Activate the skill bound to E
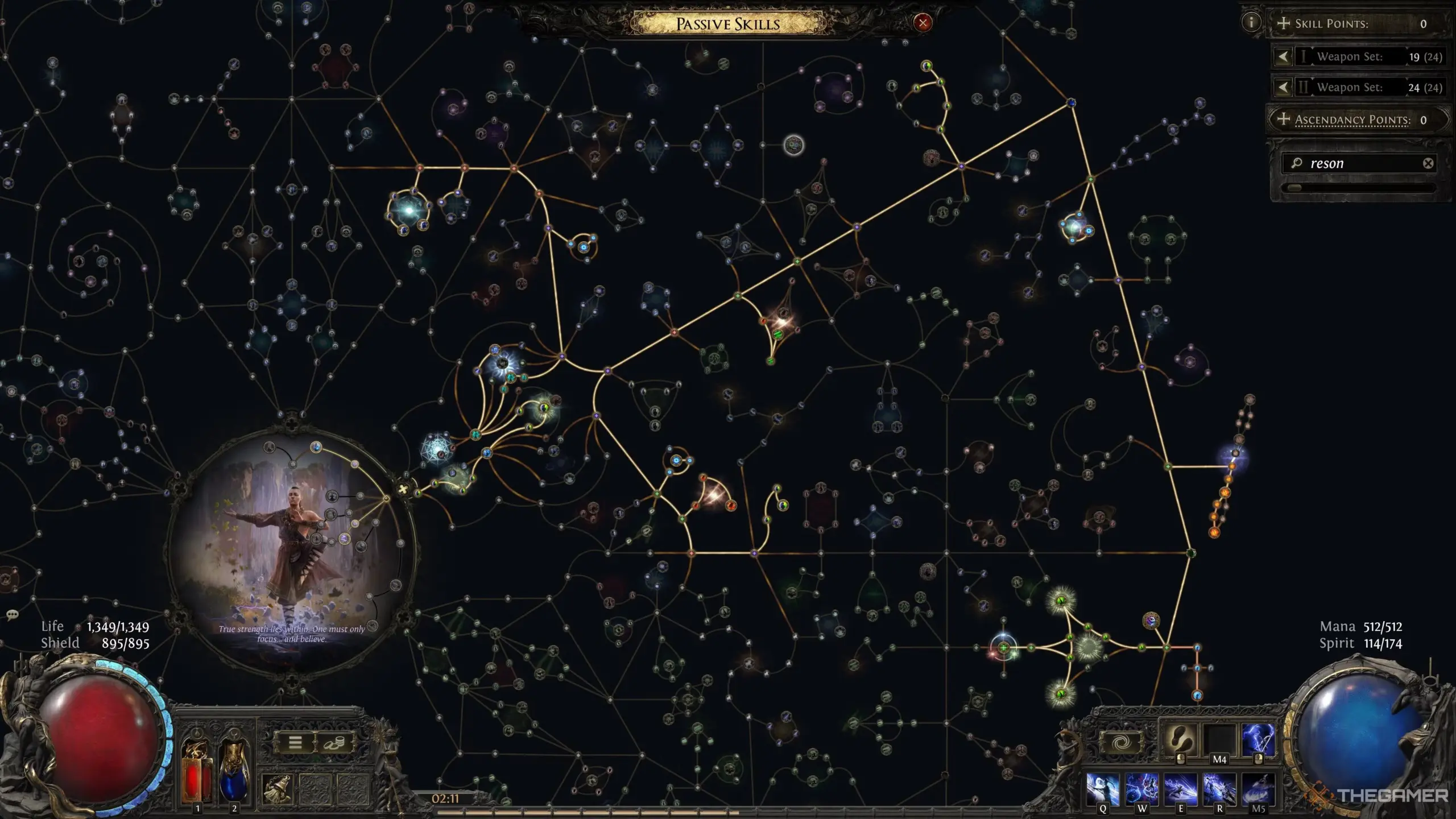Viewport: 1456px width, 819px height. 1181,789
